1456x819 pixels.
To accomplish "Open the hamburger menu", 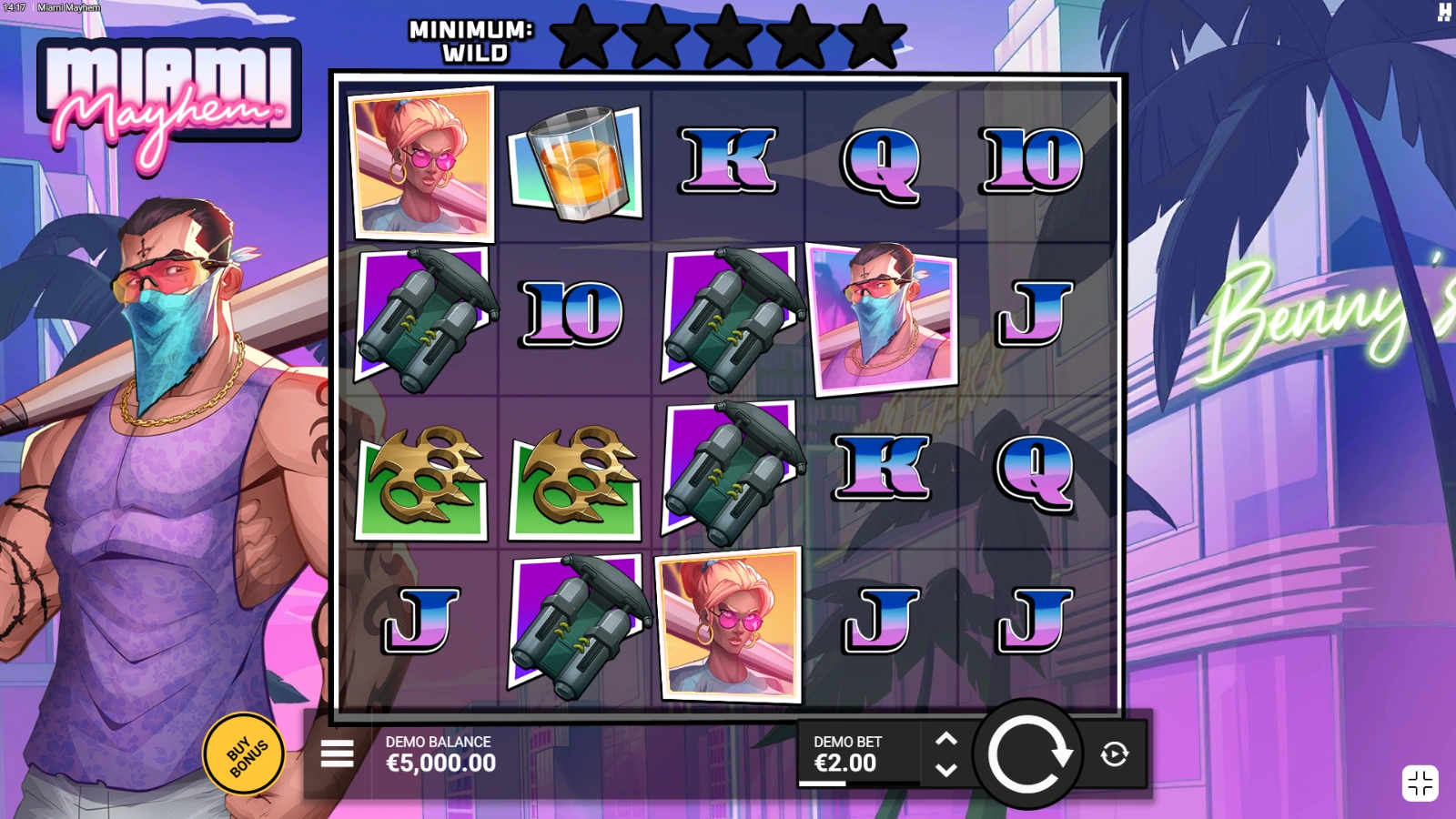I will 337,753.
